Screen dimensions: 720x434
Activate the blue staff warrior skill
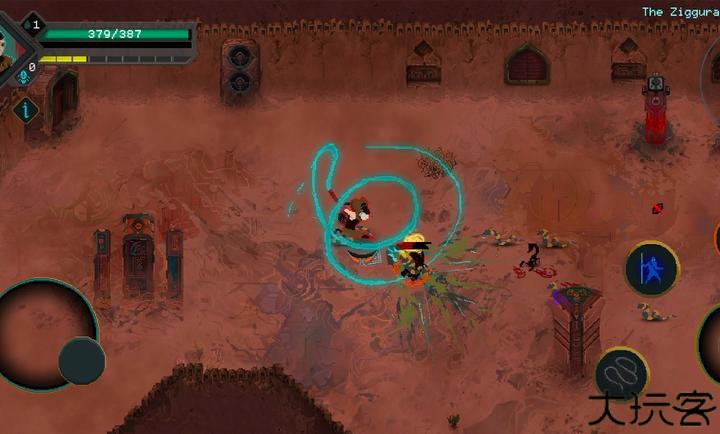[x=652, y=269]
